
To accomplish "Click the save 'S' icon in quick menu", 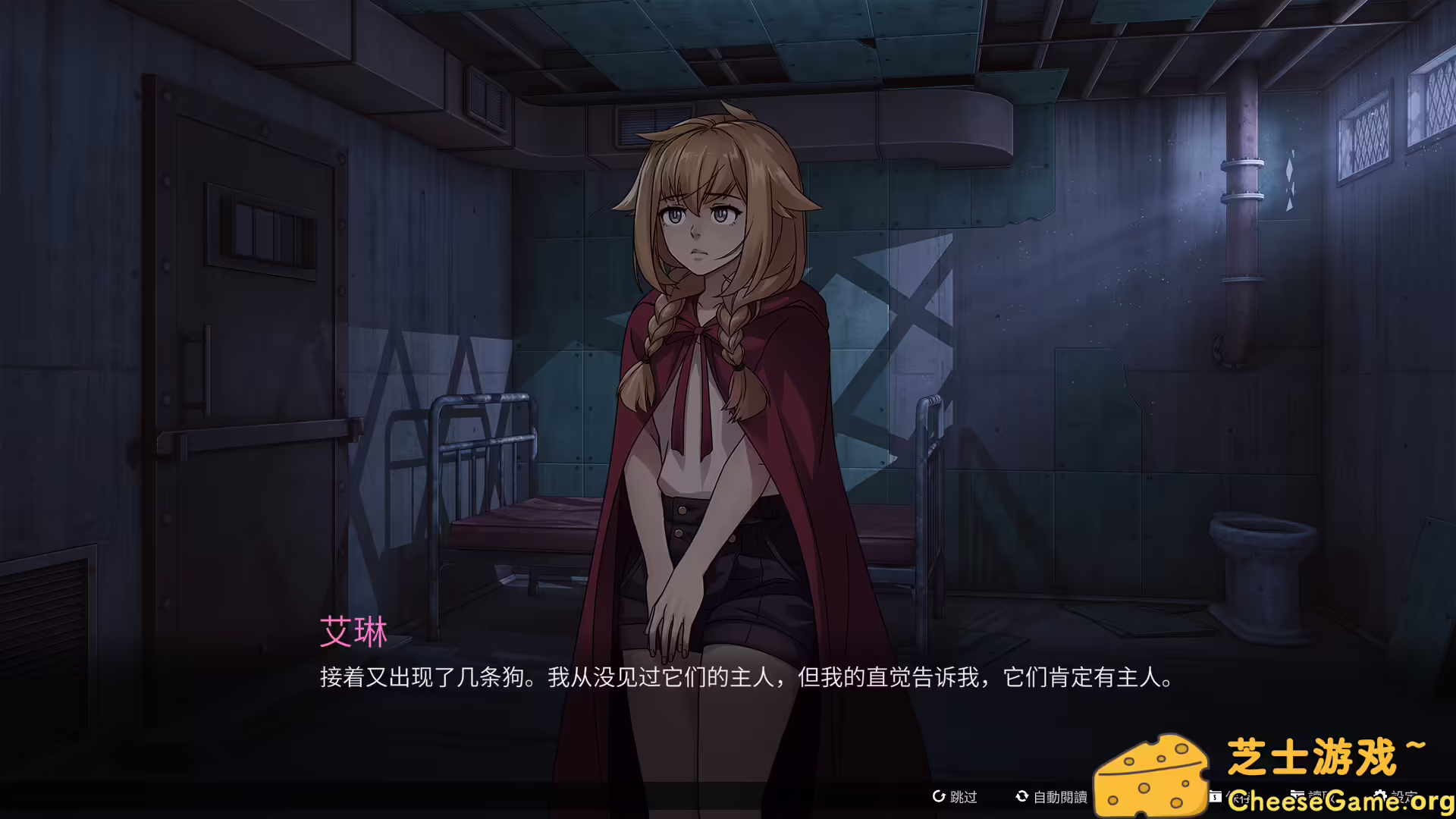I will 1215,797.
